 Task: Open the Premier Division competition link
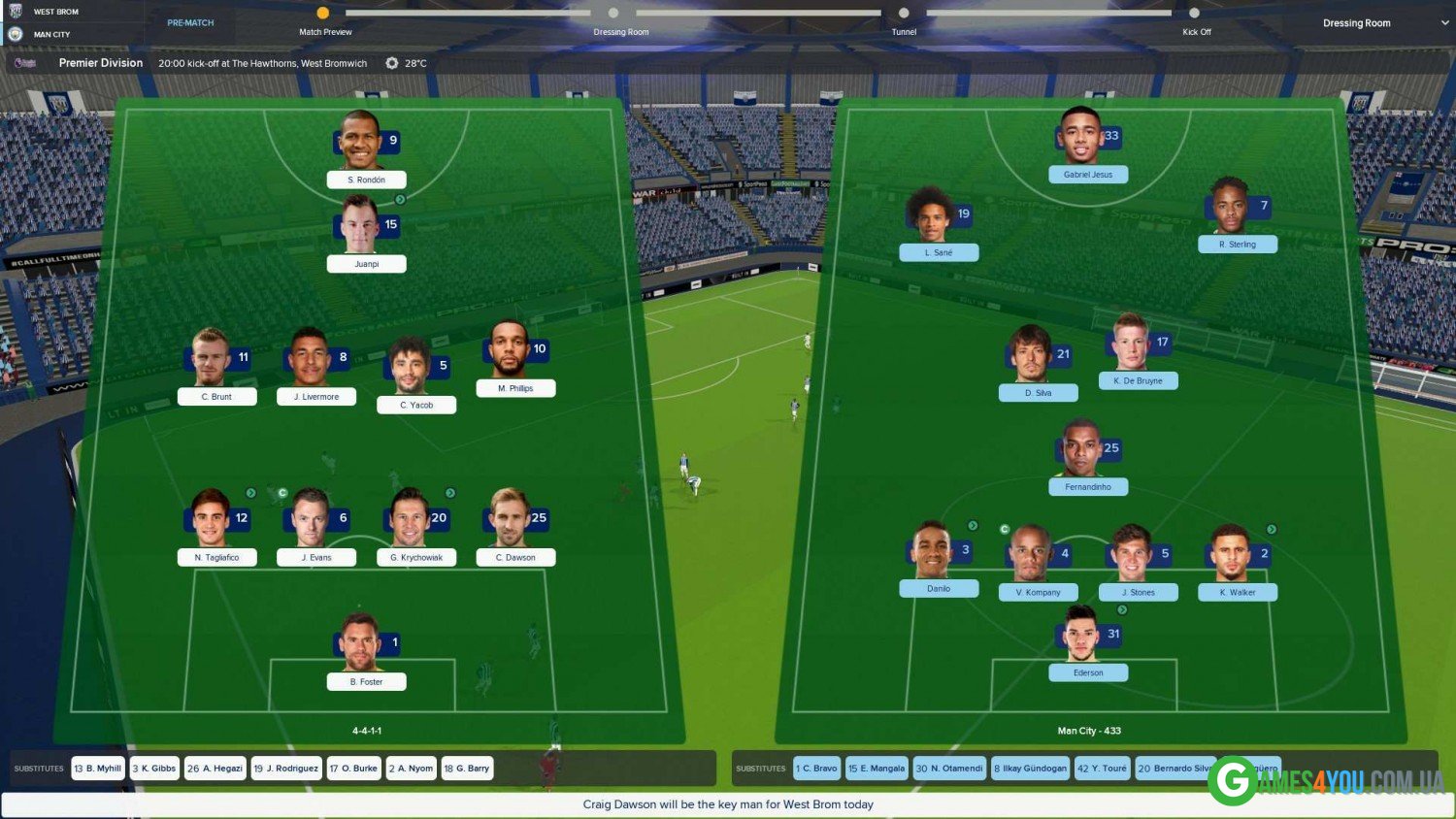pyautogui.click(x=101, y=63)
